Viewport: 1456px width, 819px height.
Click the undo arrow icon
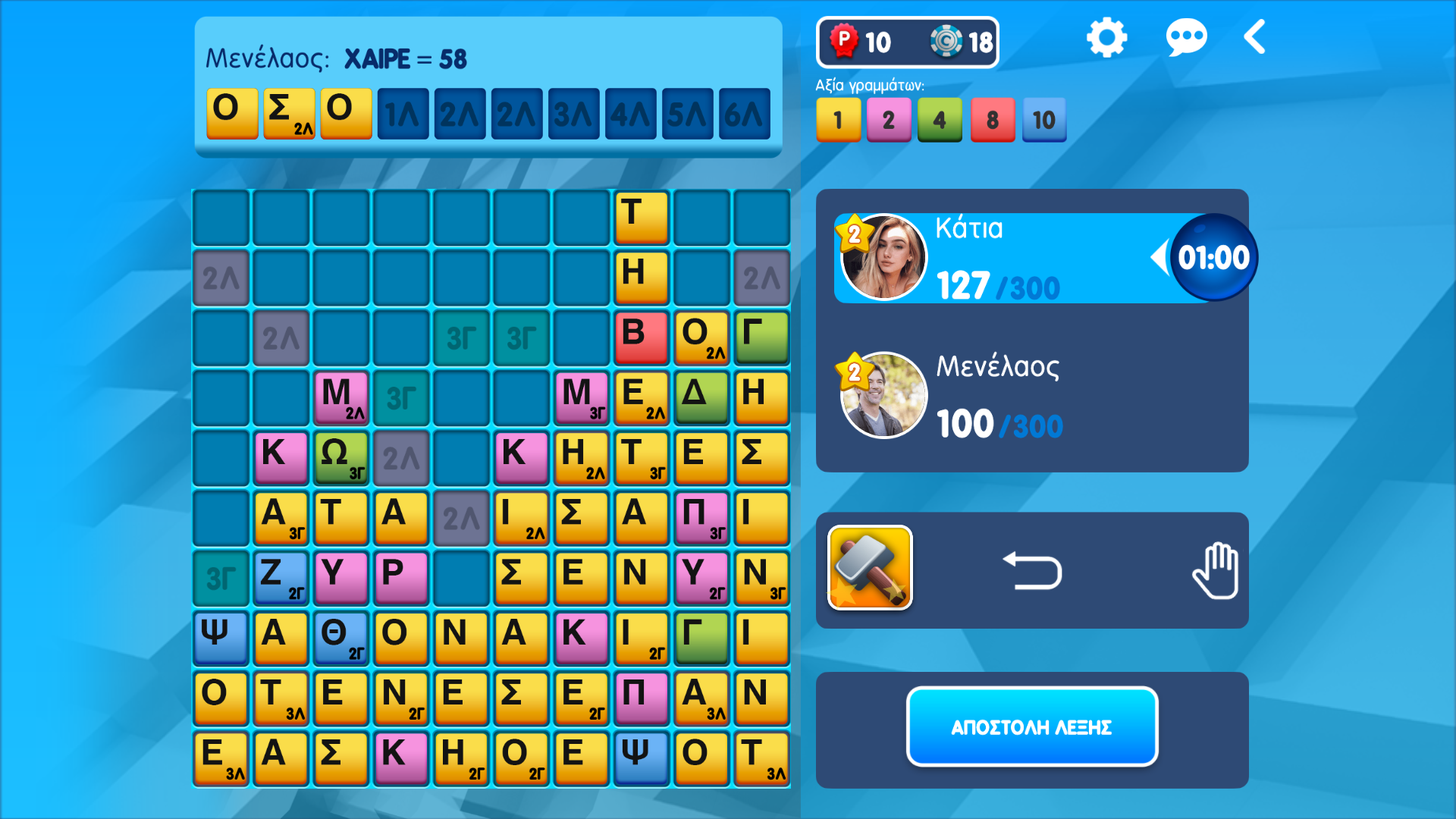pyautogui.click(x=1031, y=570)
